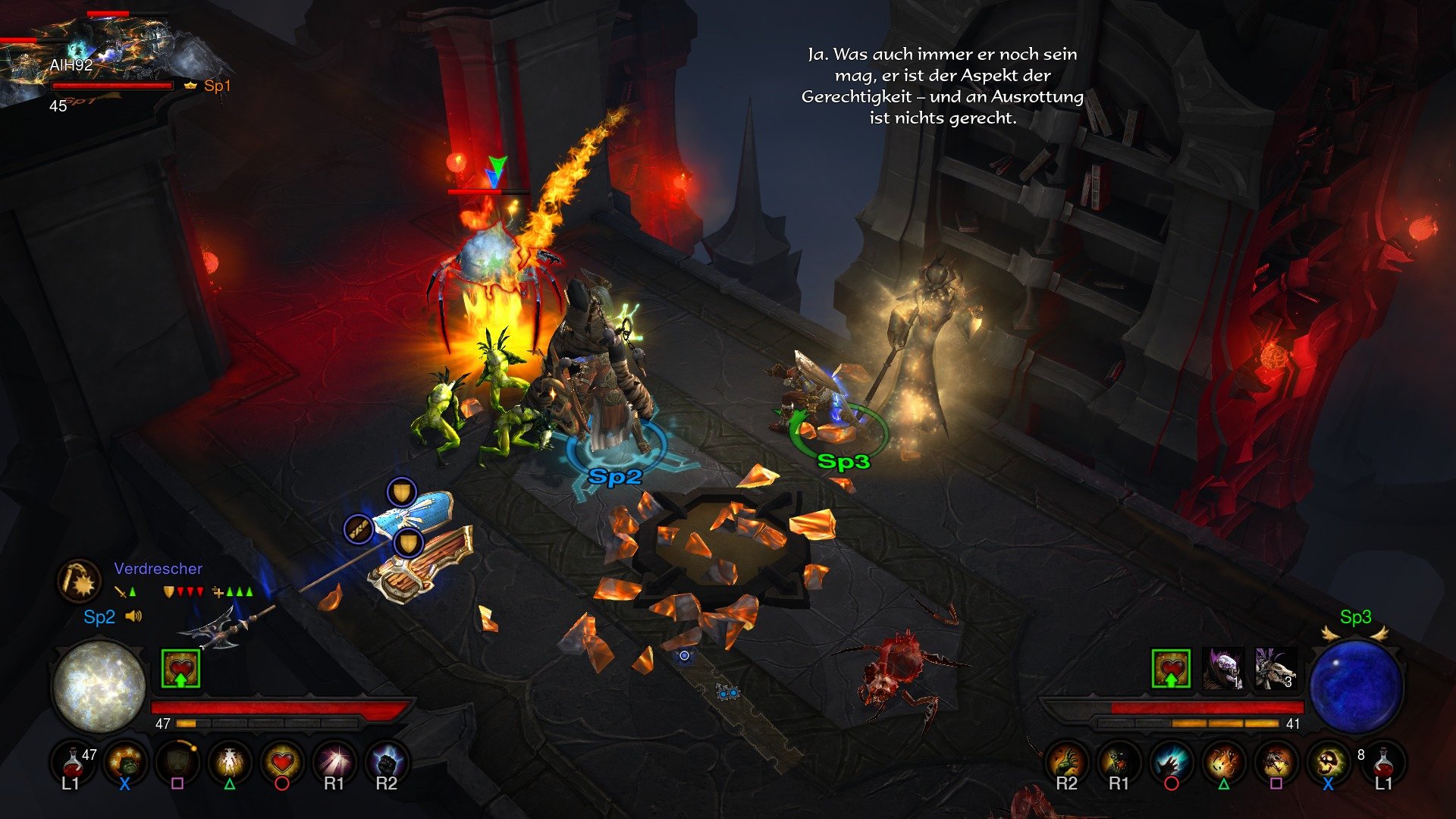
Task: Cast the summoning skill on the Triangle button
Action: 231,762
